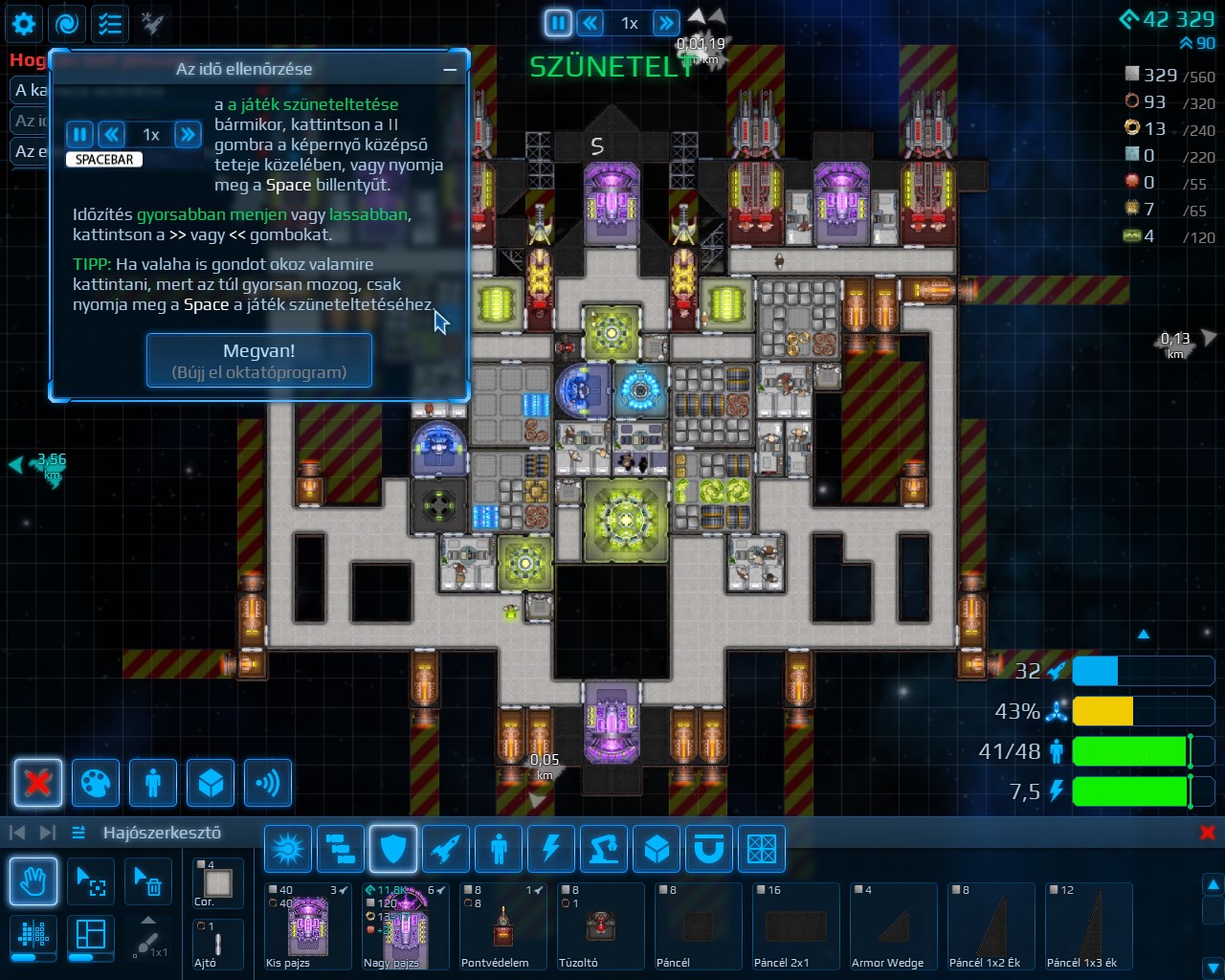Image resolution: width=1225 pixels, height=980 pixels.
Task: Switch to the rocket thrusters category tab
Action: [x=446, y=849]
